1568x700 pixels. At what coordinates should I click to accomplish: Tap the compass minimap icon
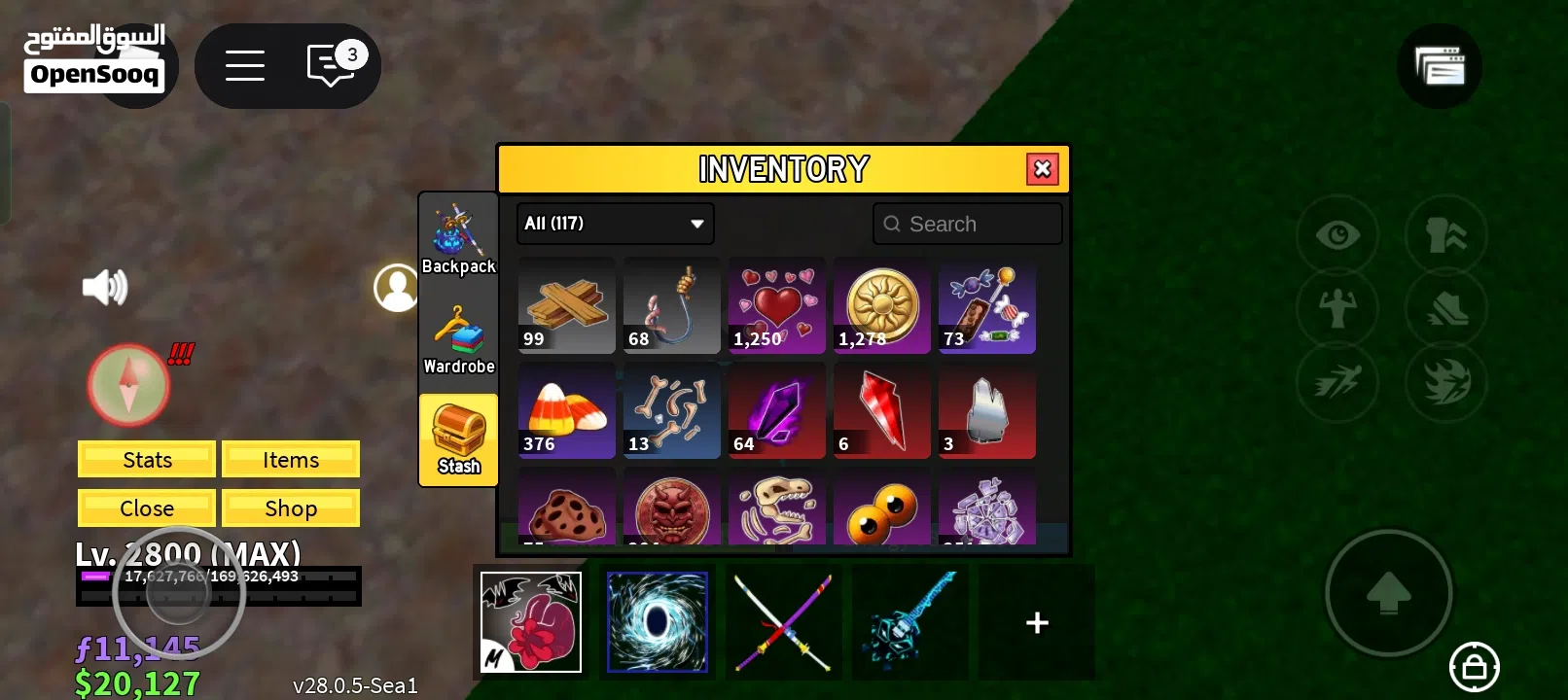click(x=127, y=385)
